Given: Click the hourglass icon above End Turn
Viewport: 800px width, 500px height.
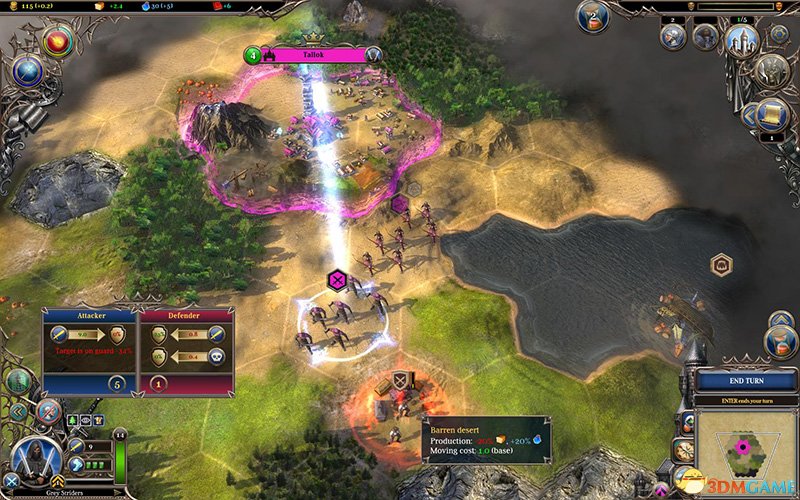Looking at the screenshot, I should pos(781,343).
